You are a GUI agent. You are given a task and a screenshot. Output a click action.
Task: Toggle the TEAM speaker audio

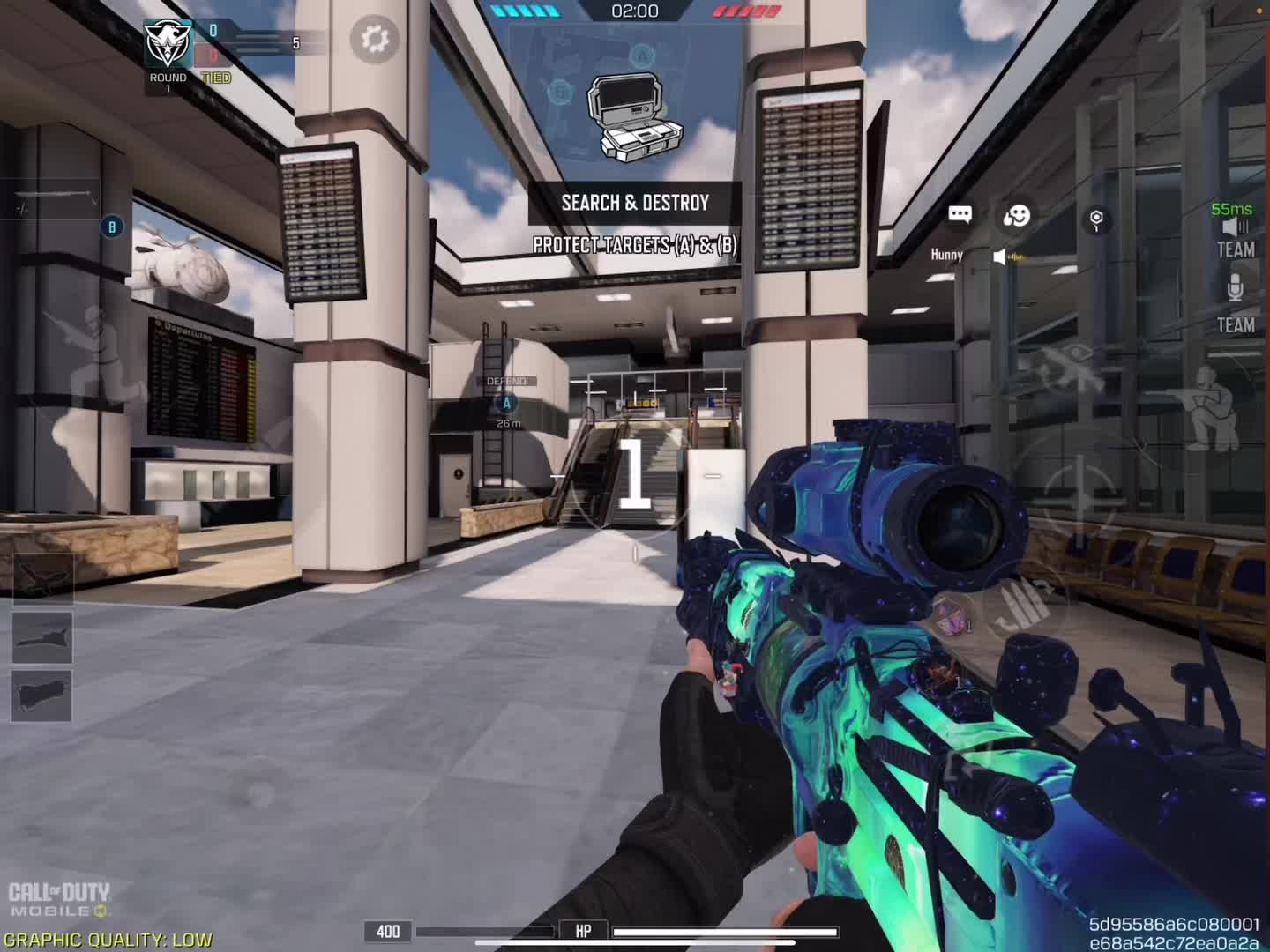point(1236,238)
